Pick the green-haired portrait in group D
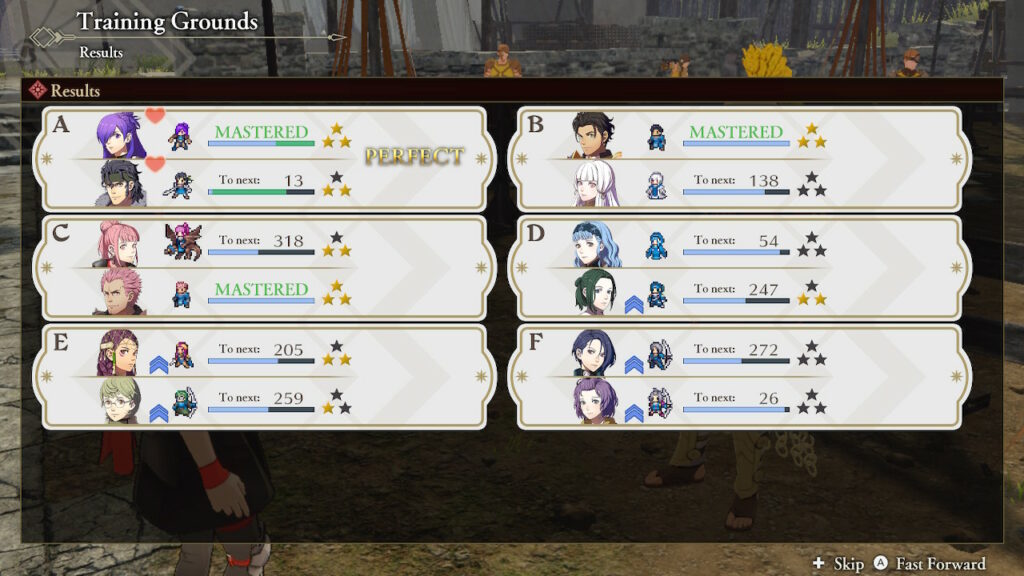 (x=594, y=292)
